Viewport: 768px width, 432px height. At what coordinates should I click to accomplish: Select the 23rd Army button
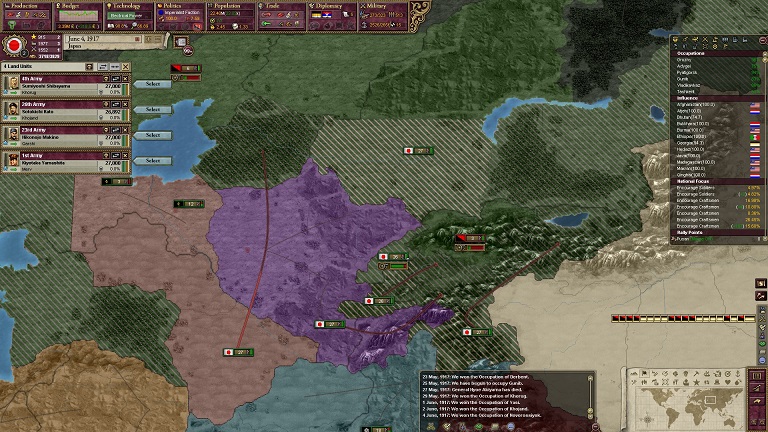[153, 135]
